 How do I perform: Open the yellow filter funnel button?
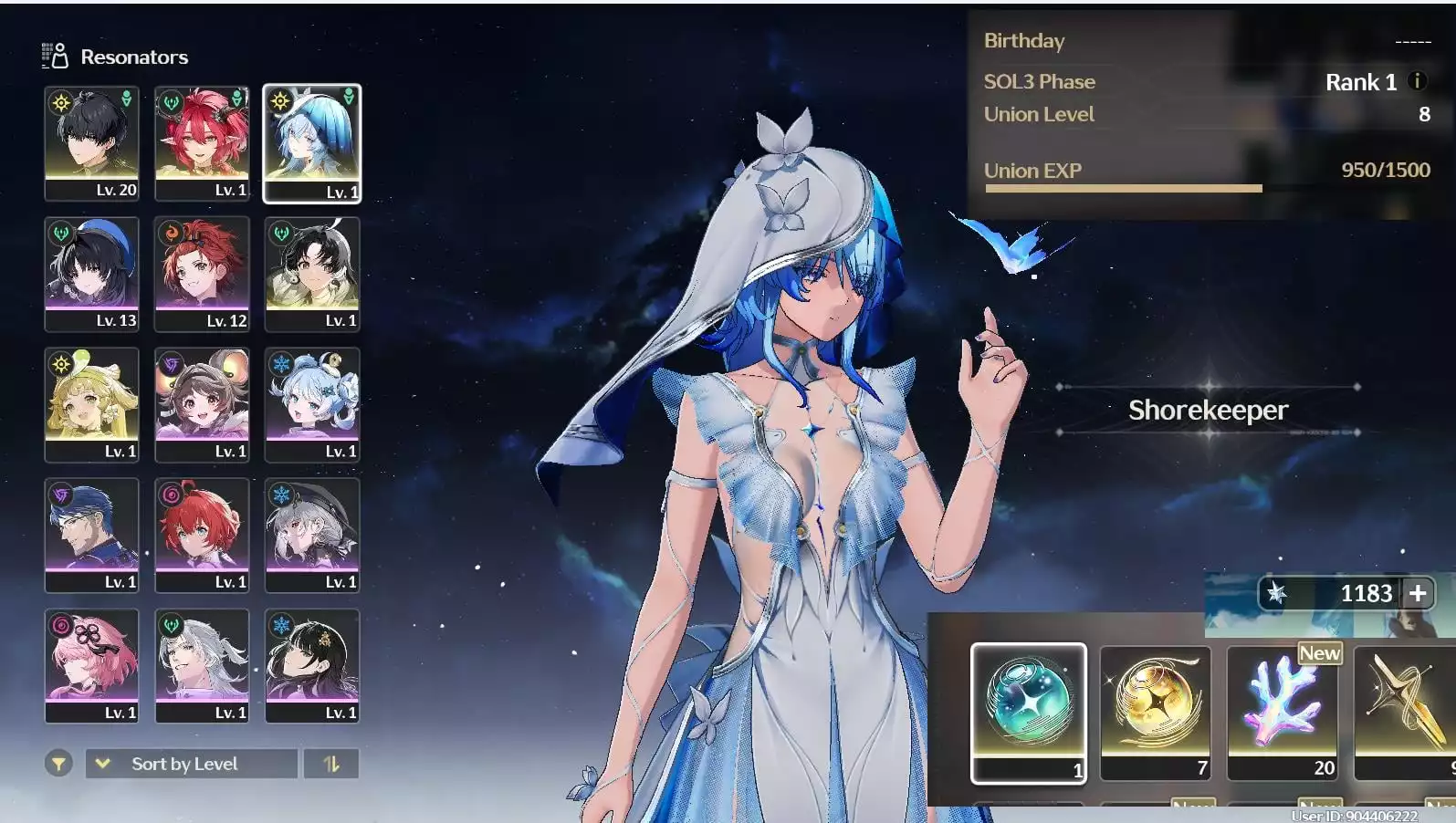pos(58,764)
